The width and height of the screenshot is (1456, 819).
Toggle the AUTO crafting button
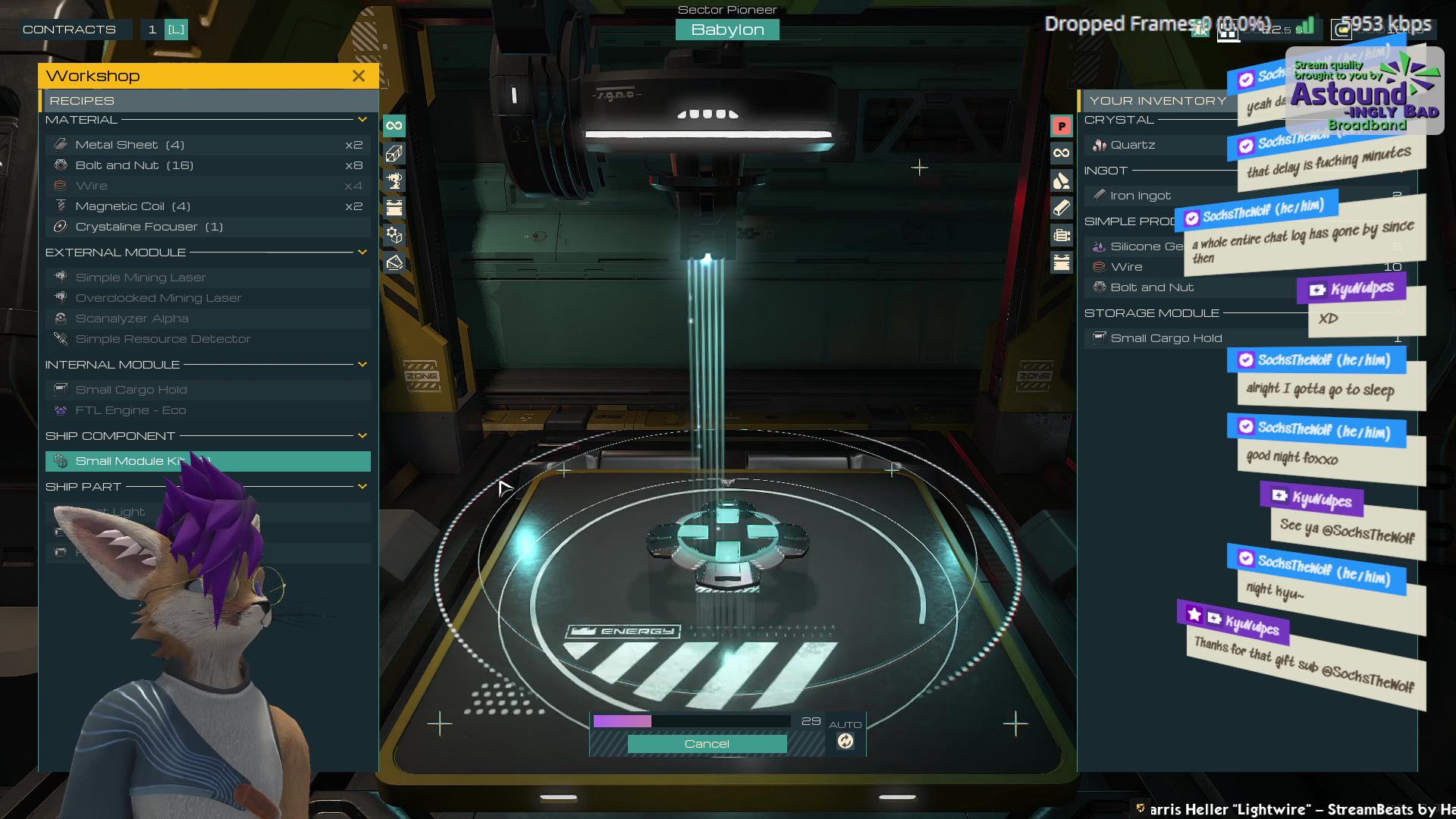(846, 742)
